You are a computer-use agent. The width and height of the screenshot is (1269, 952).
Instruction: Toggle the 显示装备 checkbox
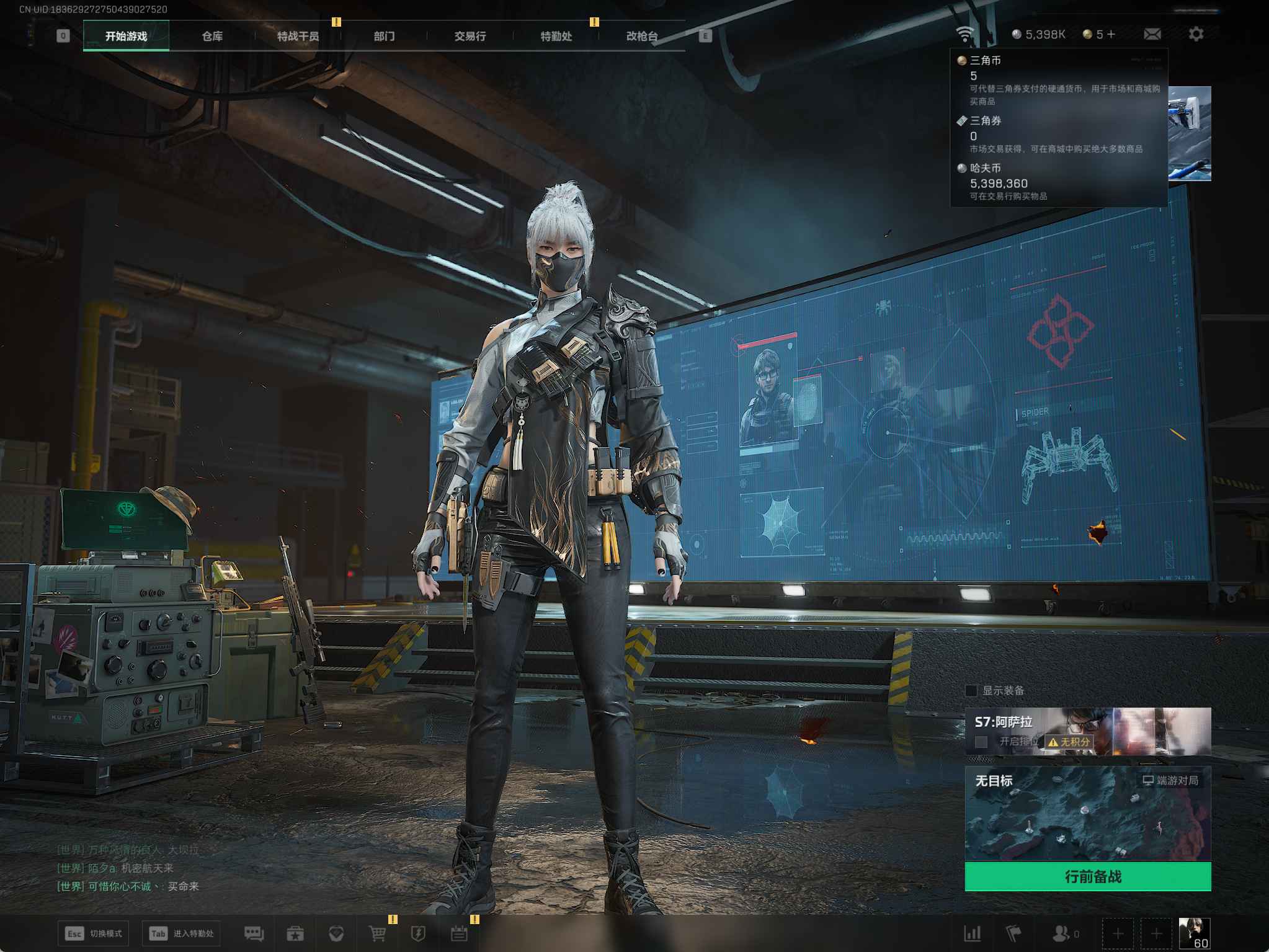click(x=972, y=690)
